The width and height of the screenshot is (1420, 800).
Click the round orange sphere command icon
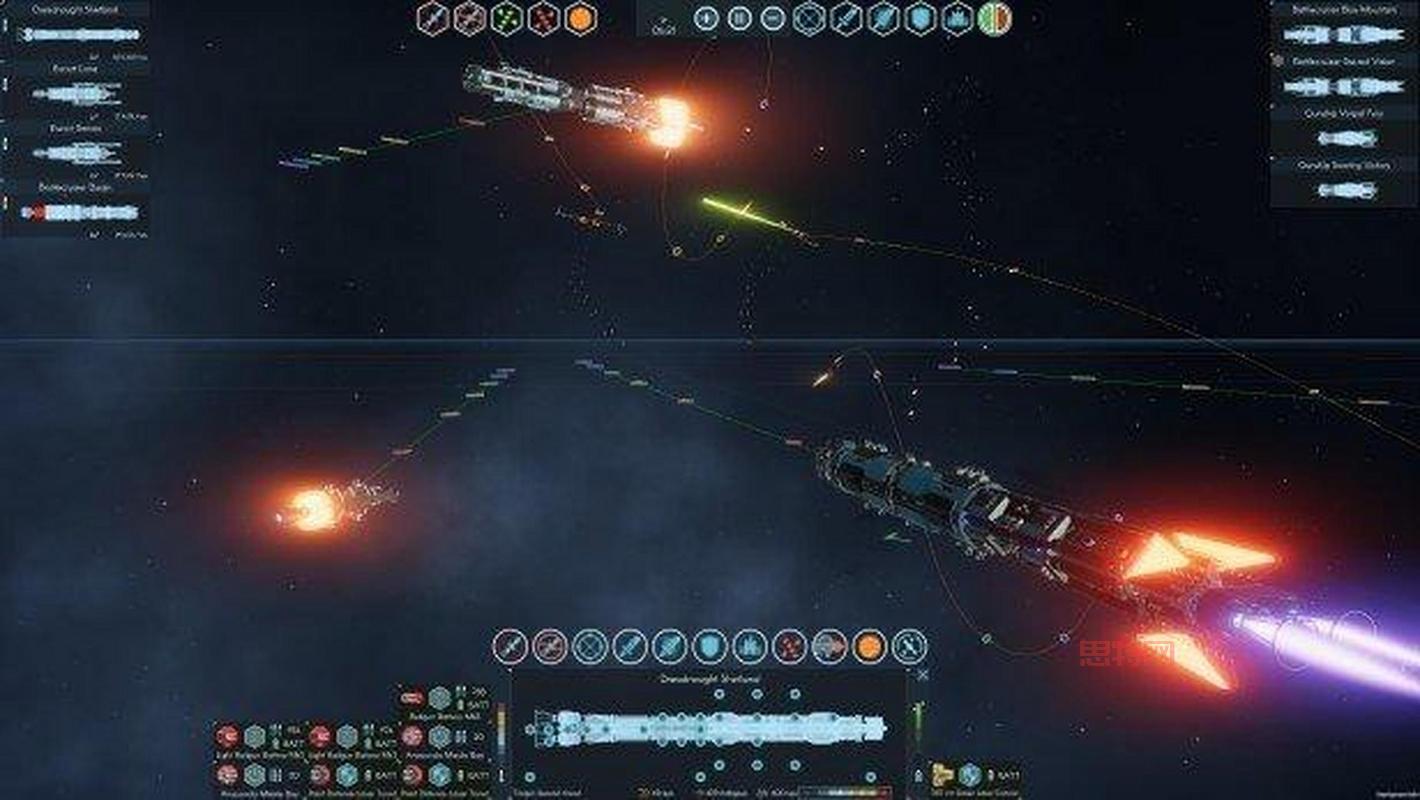pos(869,647)
